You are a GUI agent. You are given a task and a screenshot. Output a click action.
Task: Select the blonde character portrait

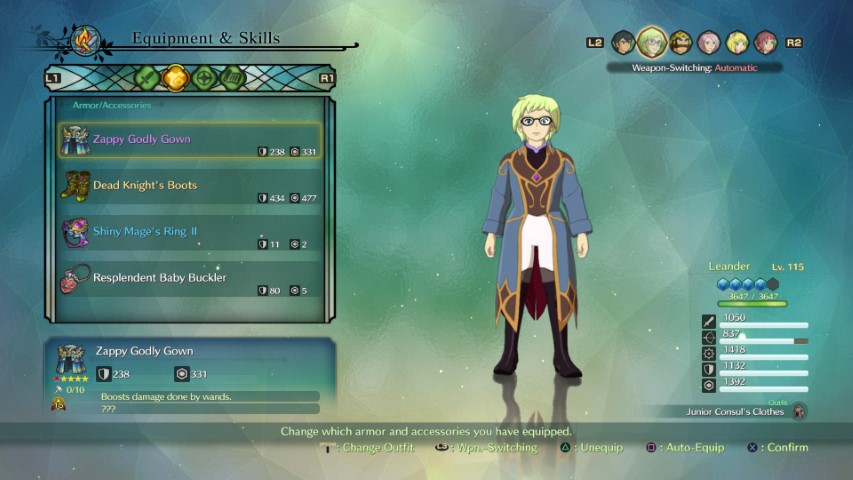pyautogui.click(x=737, y=42)
